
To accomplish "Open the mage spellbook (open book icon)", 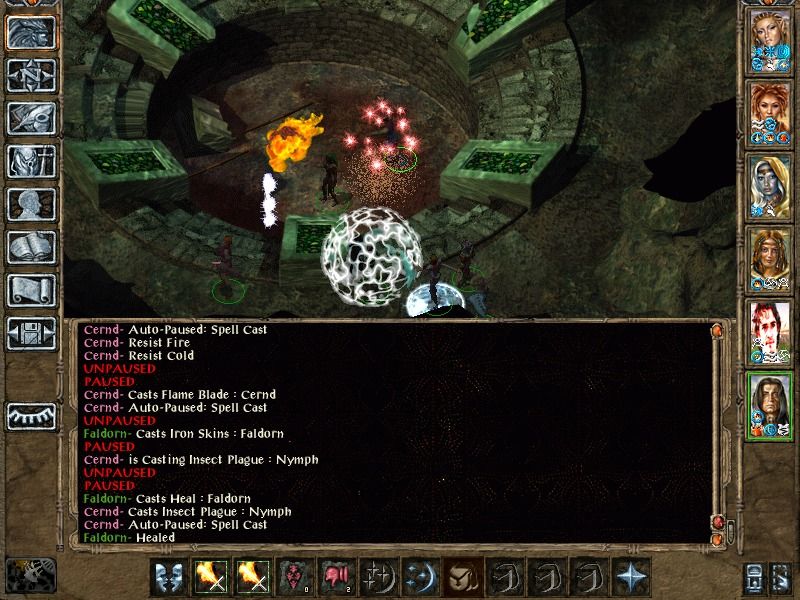I will pyautogui.click(x=32, y=247).
